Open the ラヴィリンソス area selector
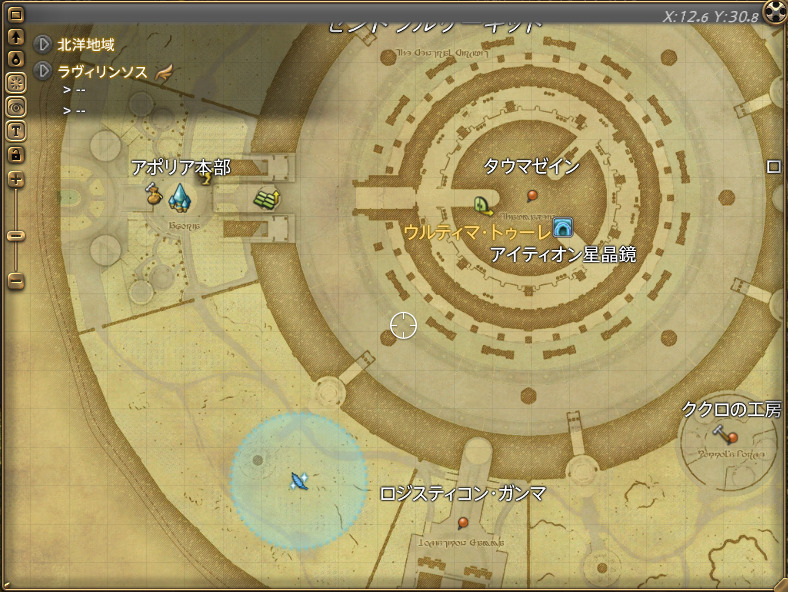This screenshot has height=592, width=788. coord(44,71)
